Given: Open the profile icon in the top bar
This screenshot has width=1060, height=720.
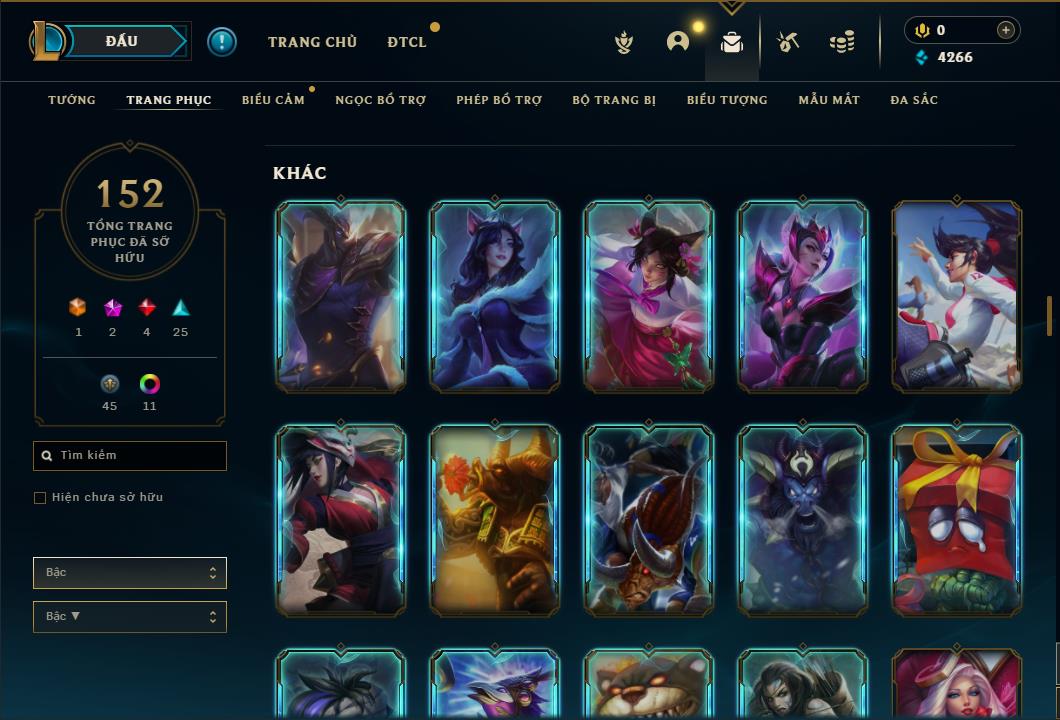Looking at the screenshot, I should coord(678,42).
